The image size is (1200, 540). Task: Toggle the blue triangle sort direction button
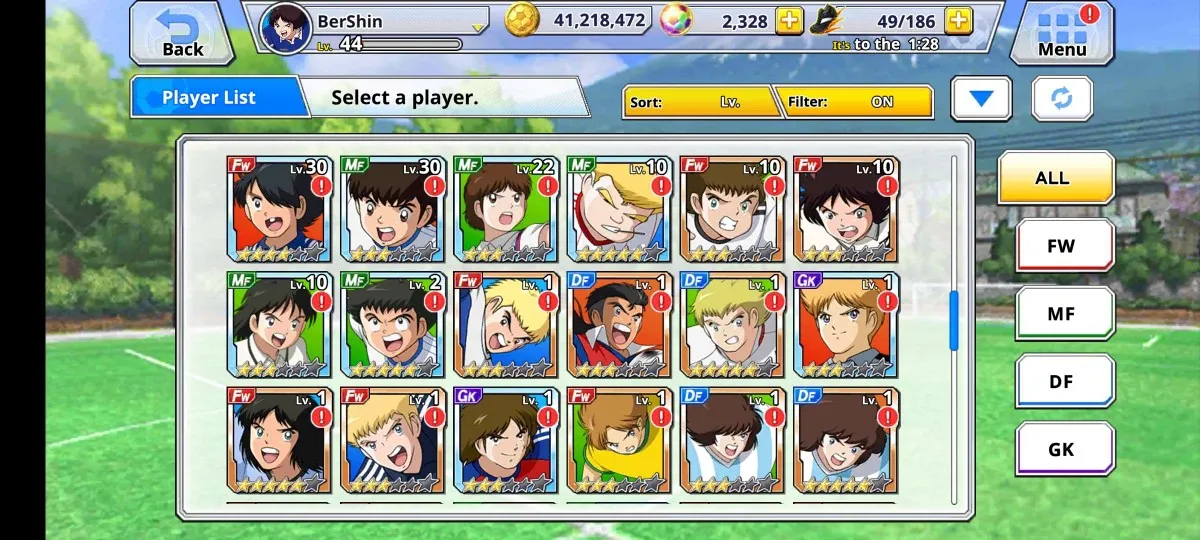pyautogui.click(x=981, y=99)
